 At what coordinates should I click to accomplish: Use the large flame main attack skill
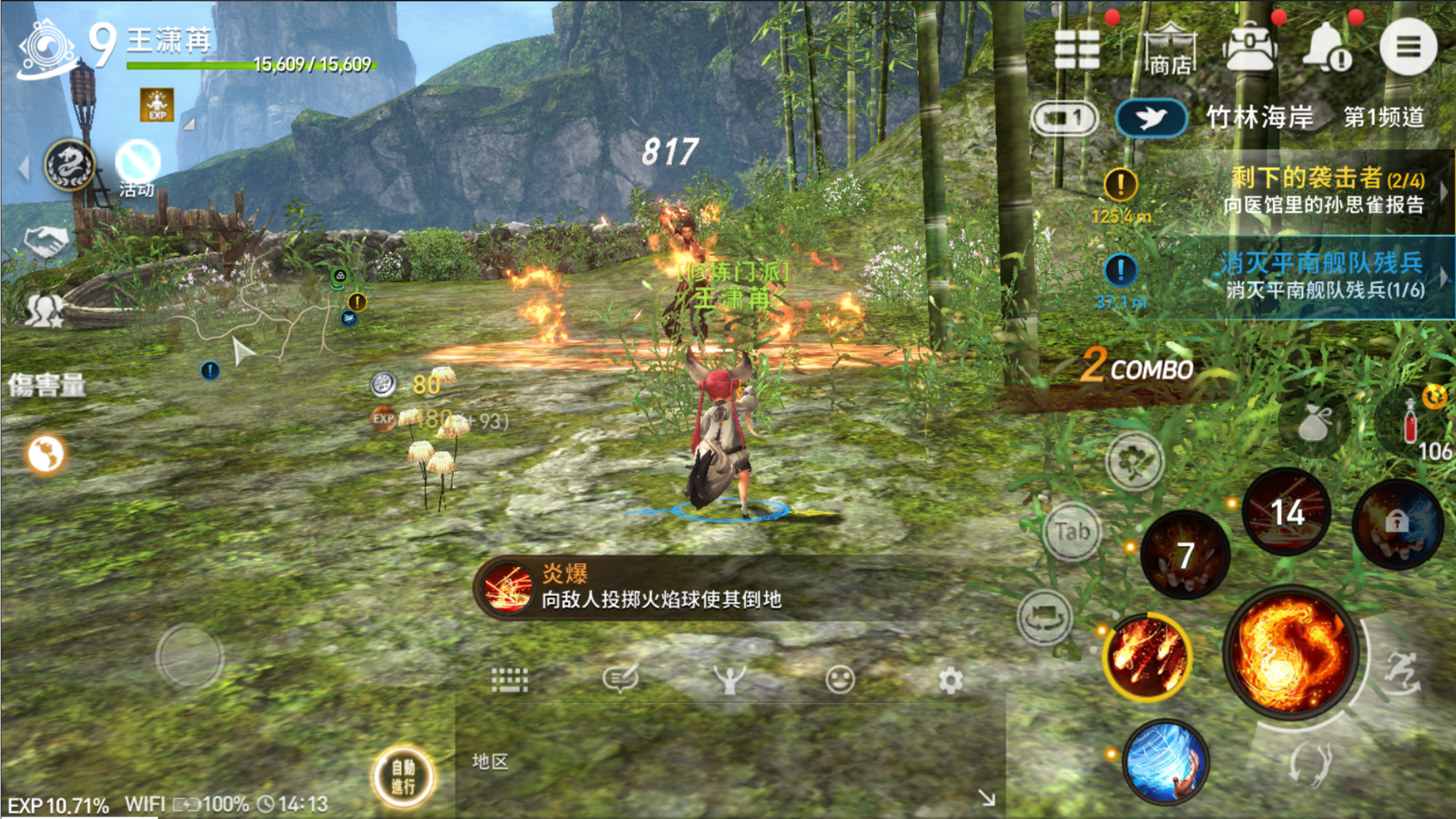click(x=1289, y=651)
